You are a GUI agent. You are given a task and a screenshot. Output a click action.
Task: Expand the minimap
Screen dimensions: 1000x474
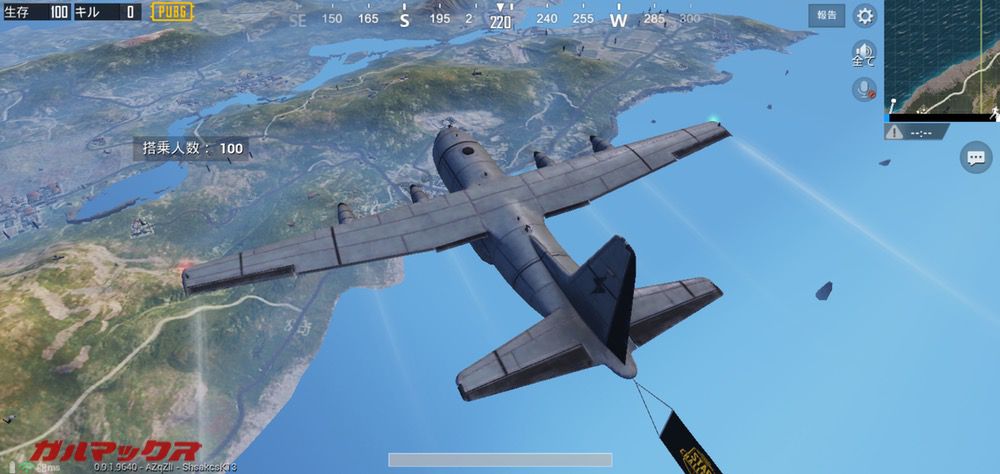click(941, 57)
